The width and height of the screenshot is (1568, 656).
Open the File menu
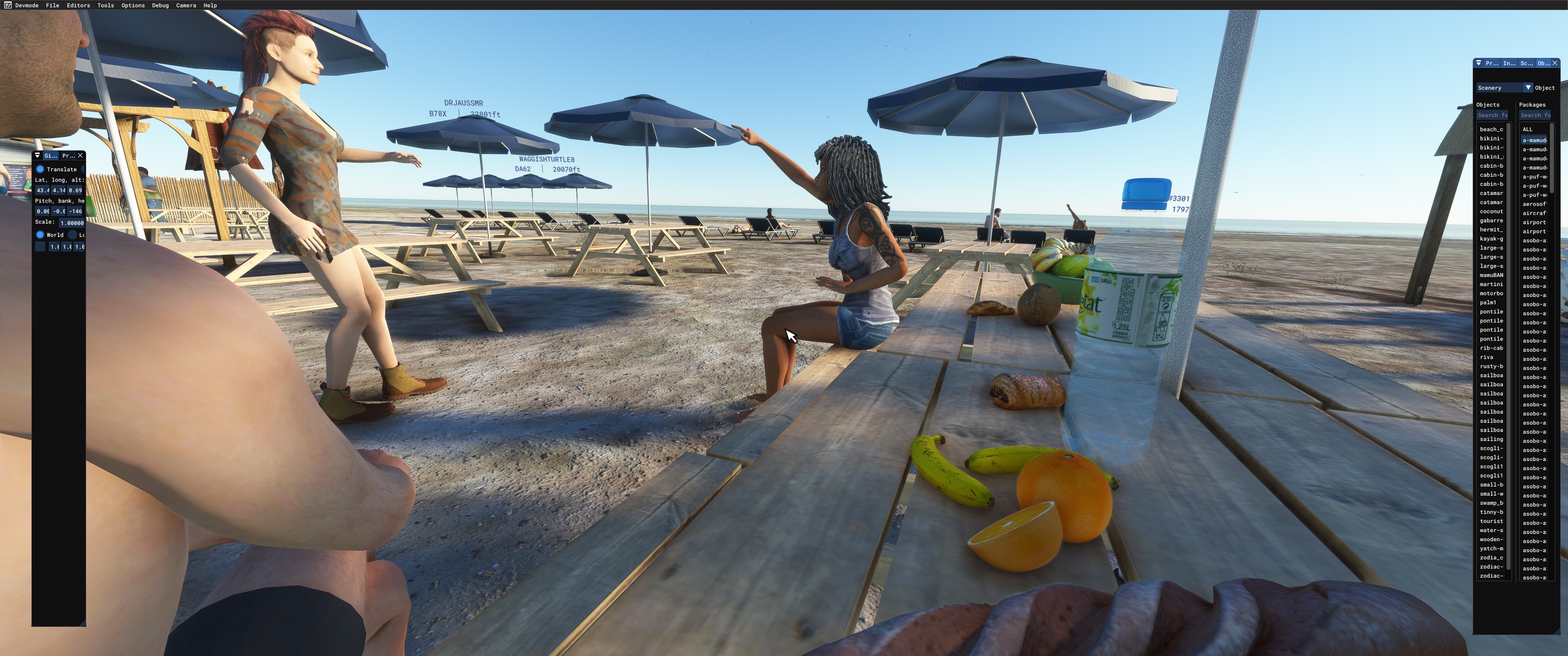[52, 5]
